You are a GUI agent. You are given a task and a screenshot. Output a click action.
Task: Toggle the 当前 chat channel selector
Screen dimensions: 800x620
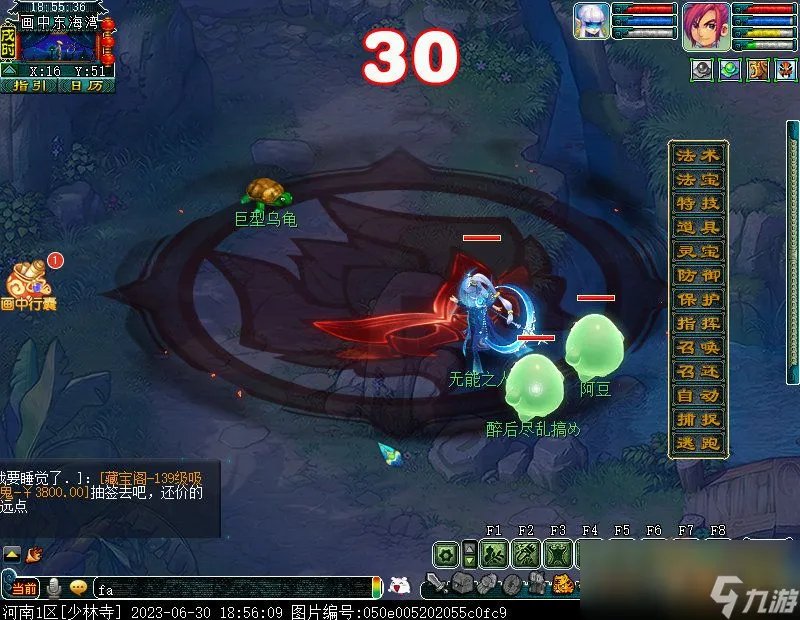tap(24, 589)
